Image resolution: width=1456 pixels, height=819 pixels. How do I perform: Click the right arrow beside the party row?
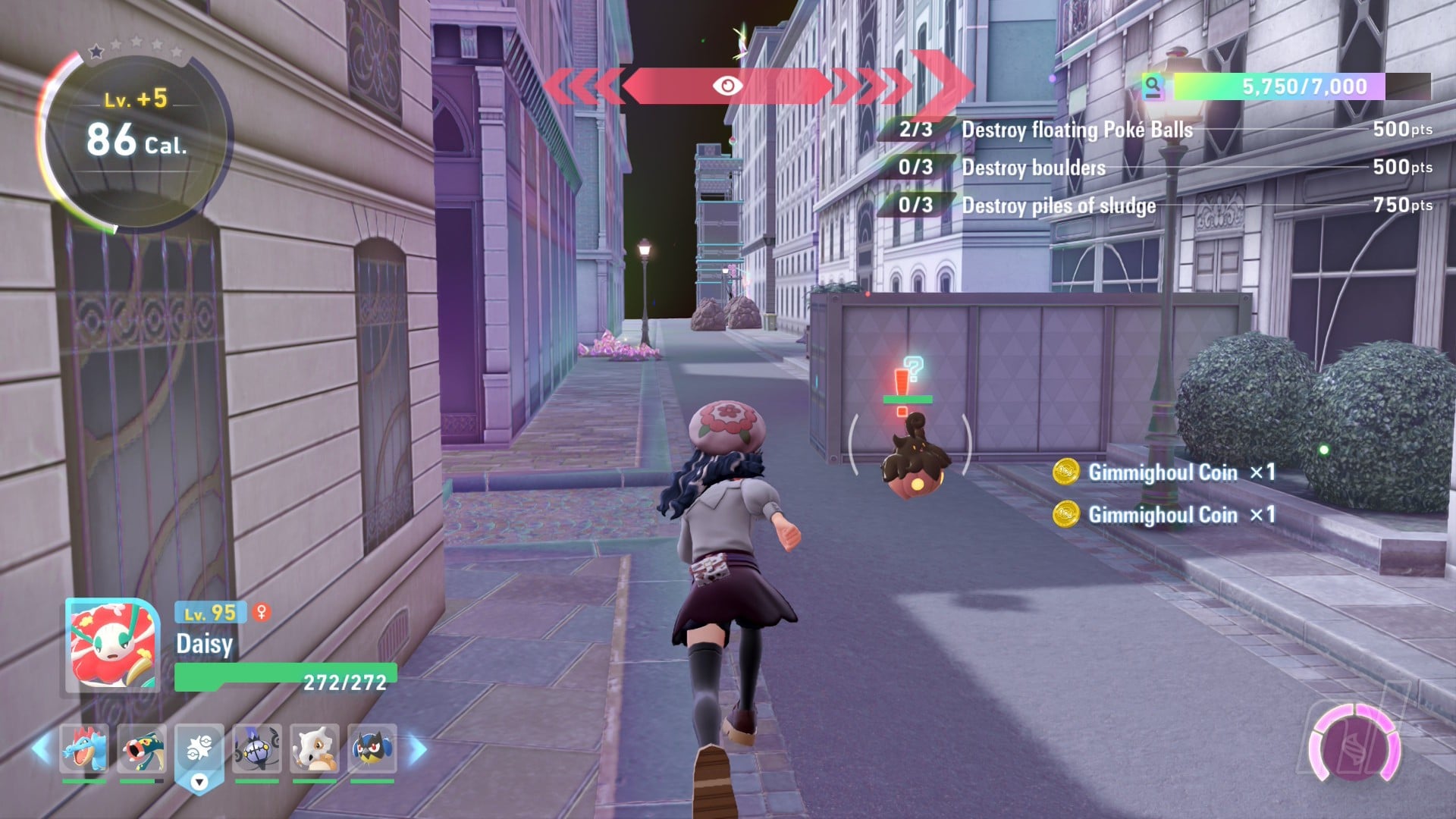pyautogui.click(x=417, y=749)
